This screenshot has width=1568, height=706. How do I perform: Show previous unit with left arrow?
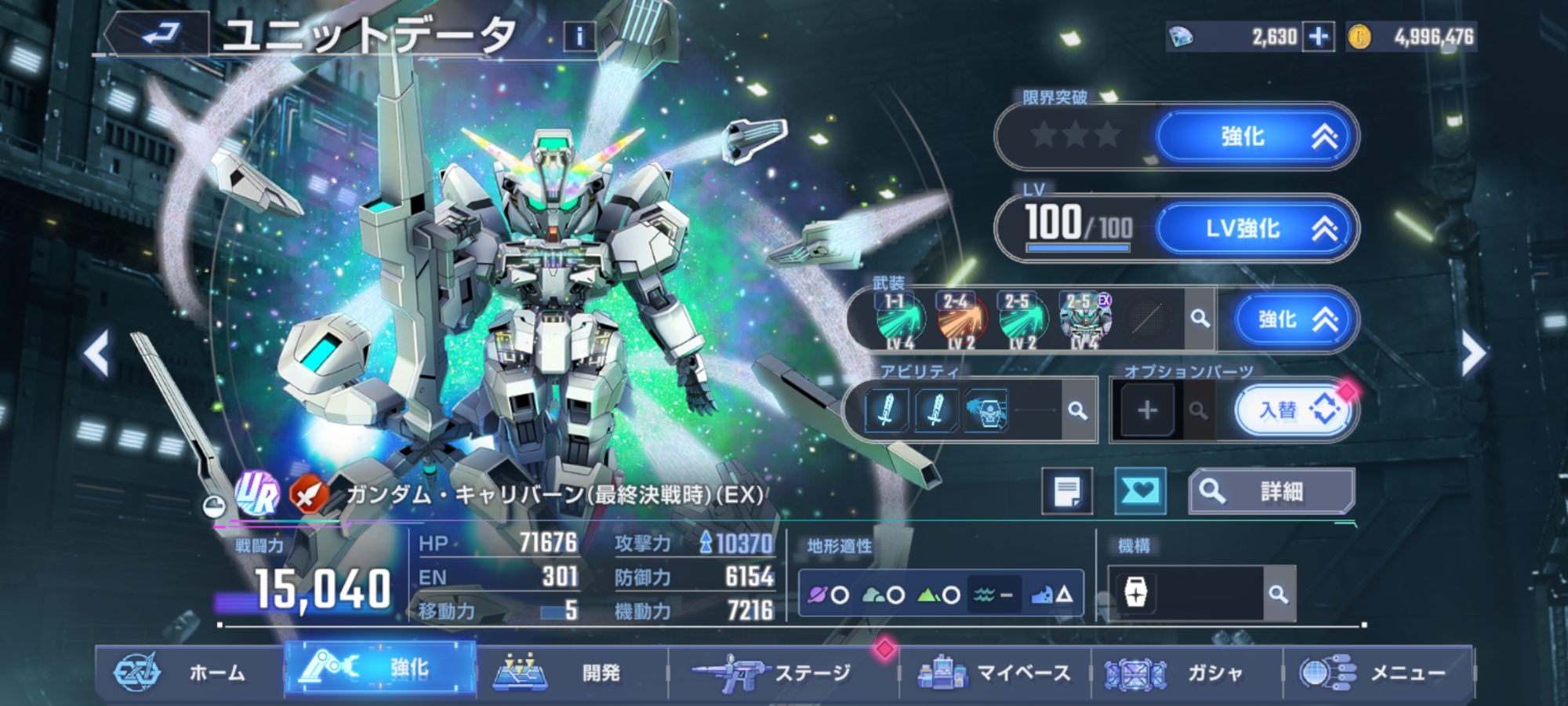coord(96,354)
